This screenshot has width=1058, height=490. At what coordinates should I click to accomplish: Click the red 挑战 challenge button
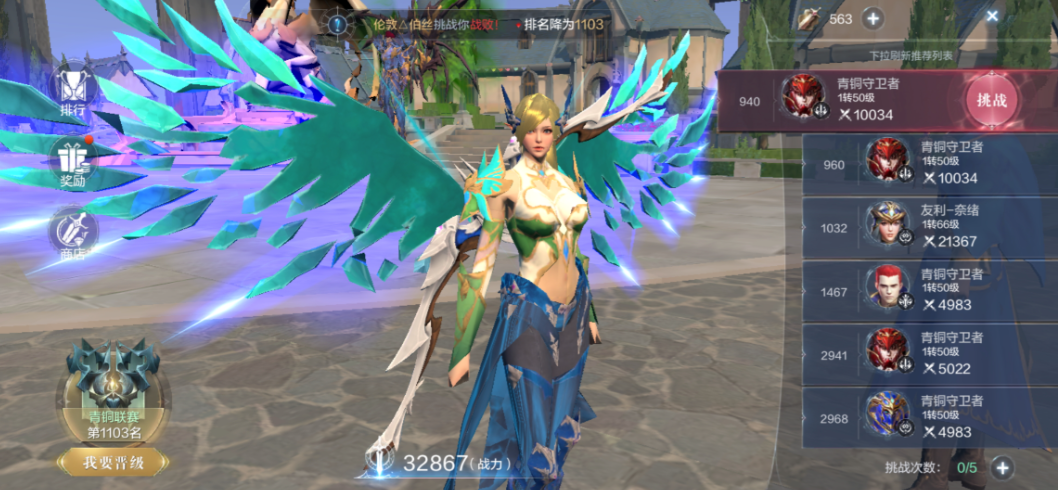992,100
